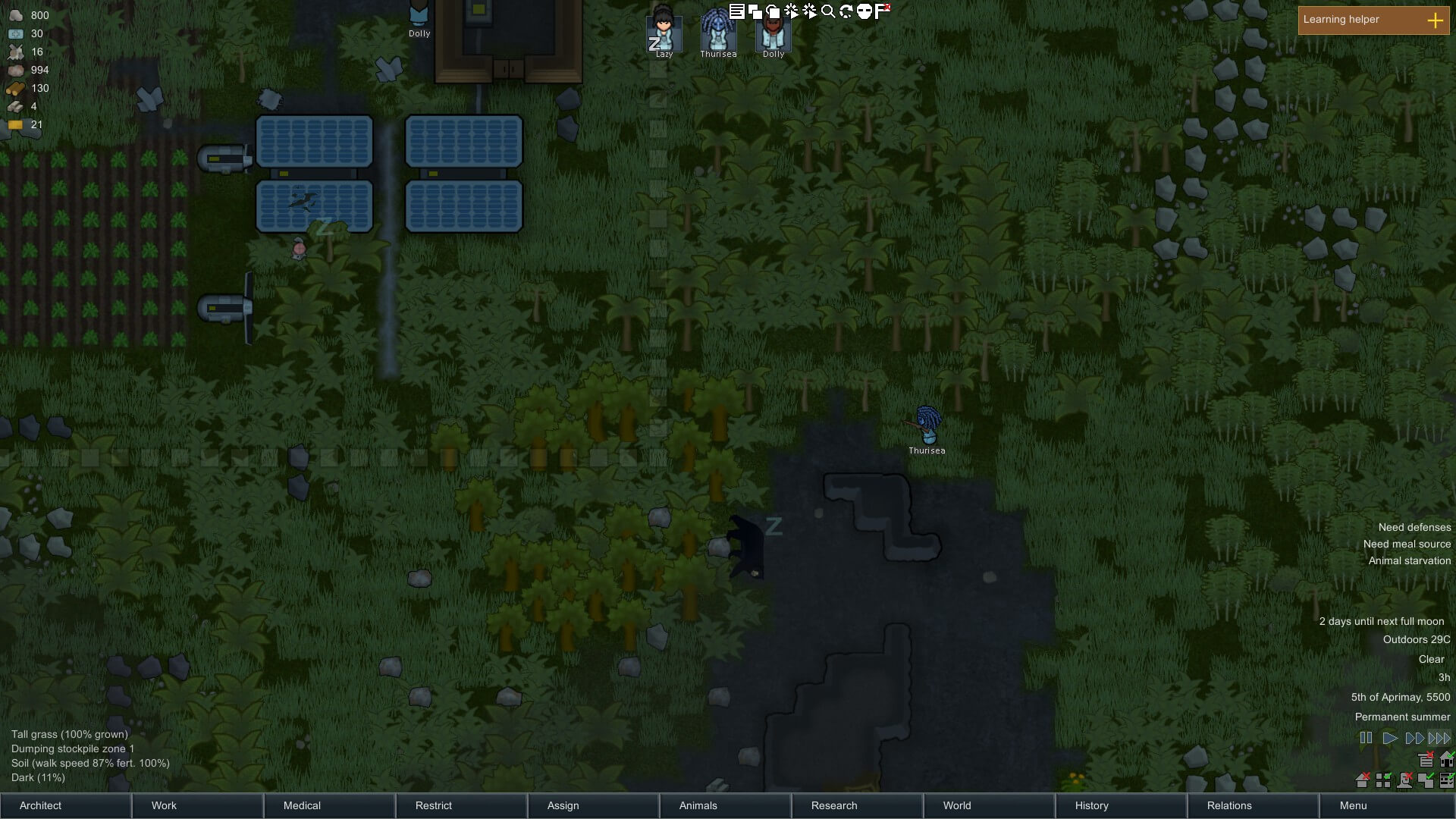Set game to fast double-arrow speed
1456x819 pixels.
(1414, 738)
